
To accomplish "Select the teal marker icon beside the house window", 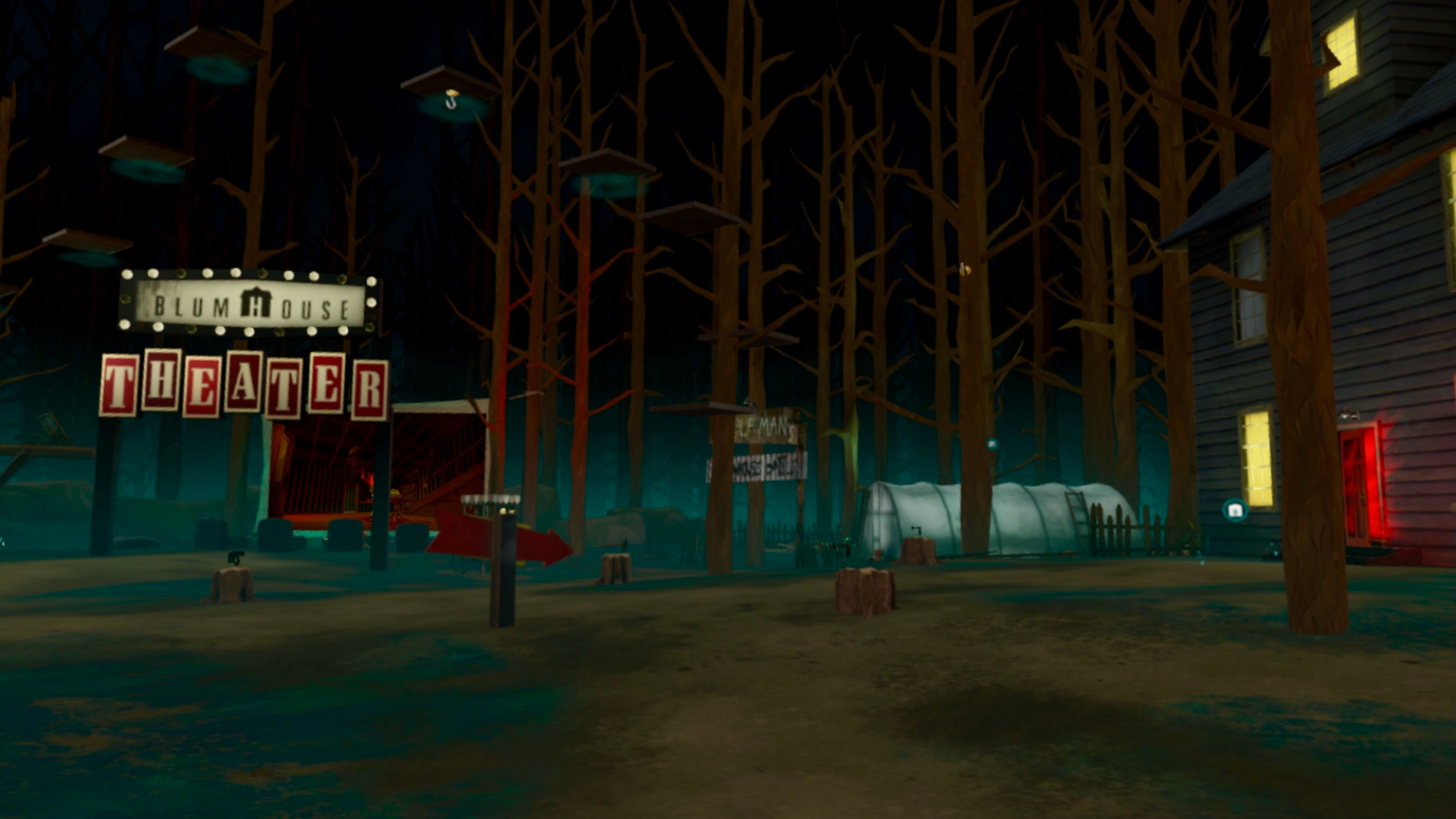I will coord(1235,510).
